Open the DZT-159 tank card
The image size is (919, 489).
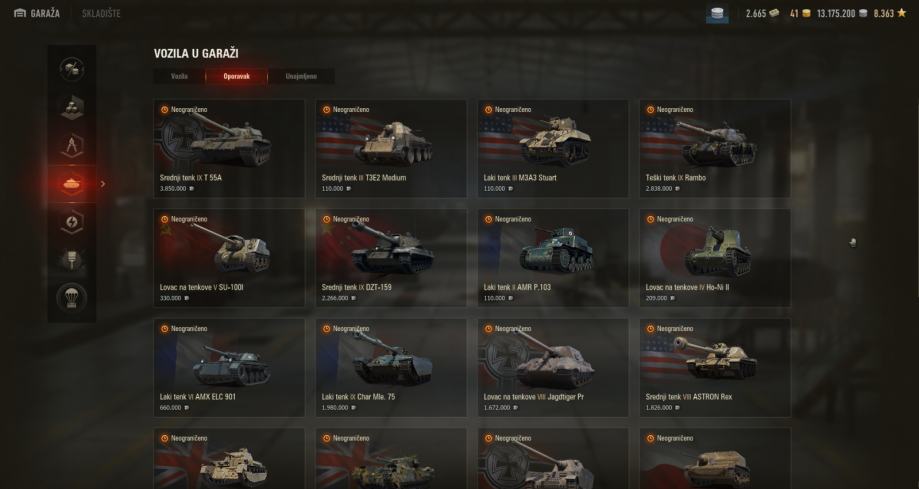(391, 257)
